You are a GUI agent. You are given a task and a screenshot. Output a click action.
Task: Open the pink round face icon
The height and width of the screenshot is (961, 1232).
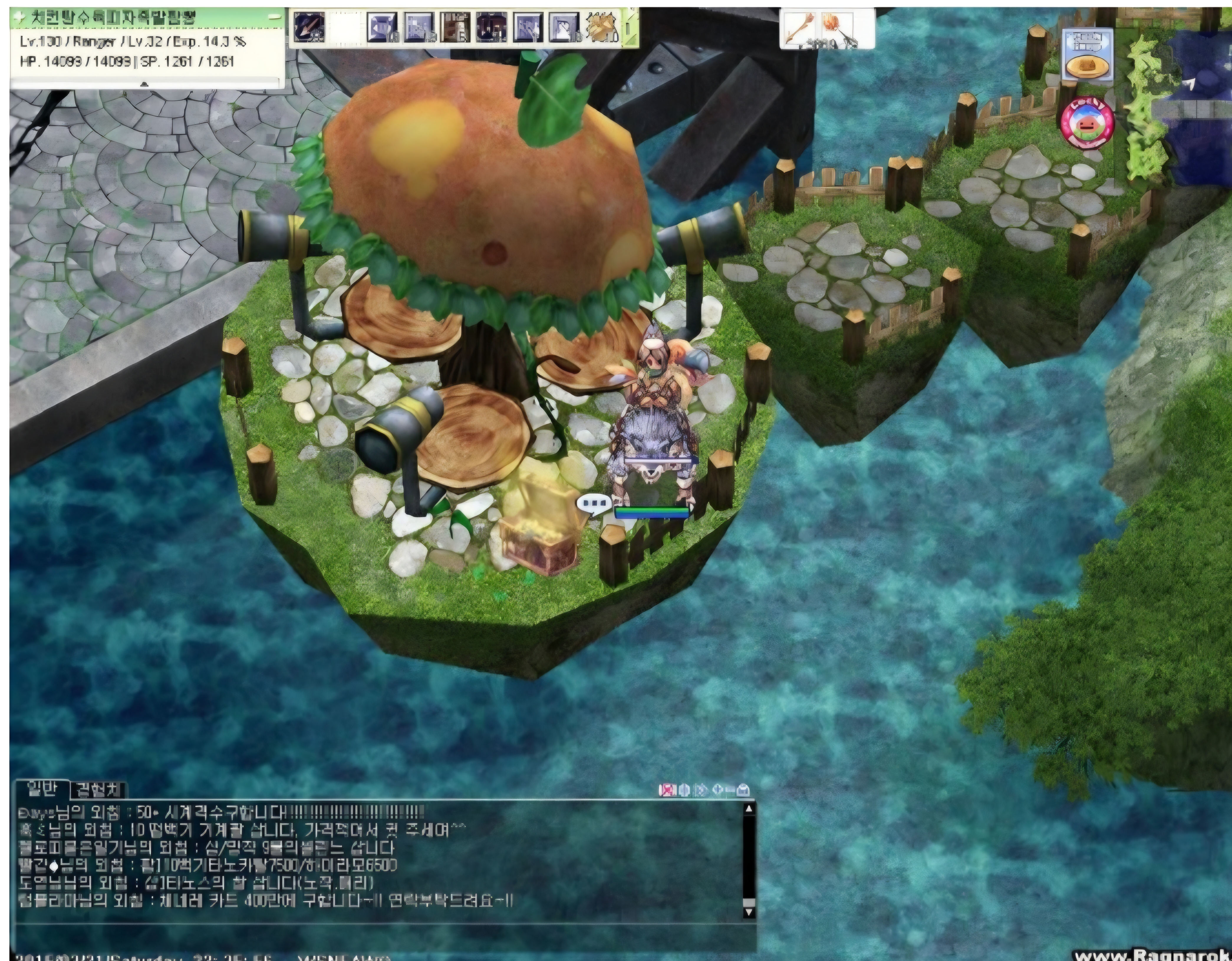[1088, 124]
